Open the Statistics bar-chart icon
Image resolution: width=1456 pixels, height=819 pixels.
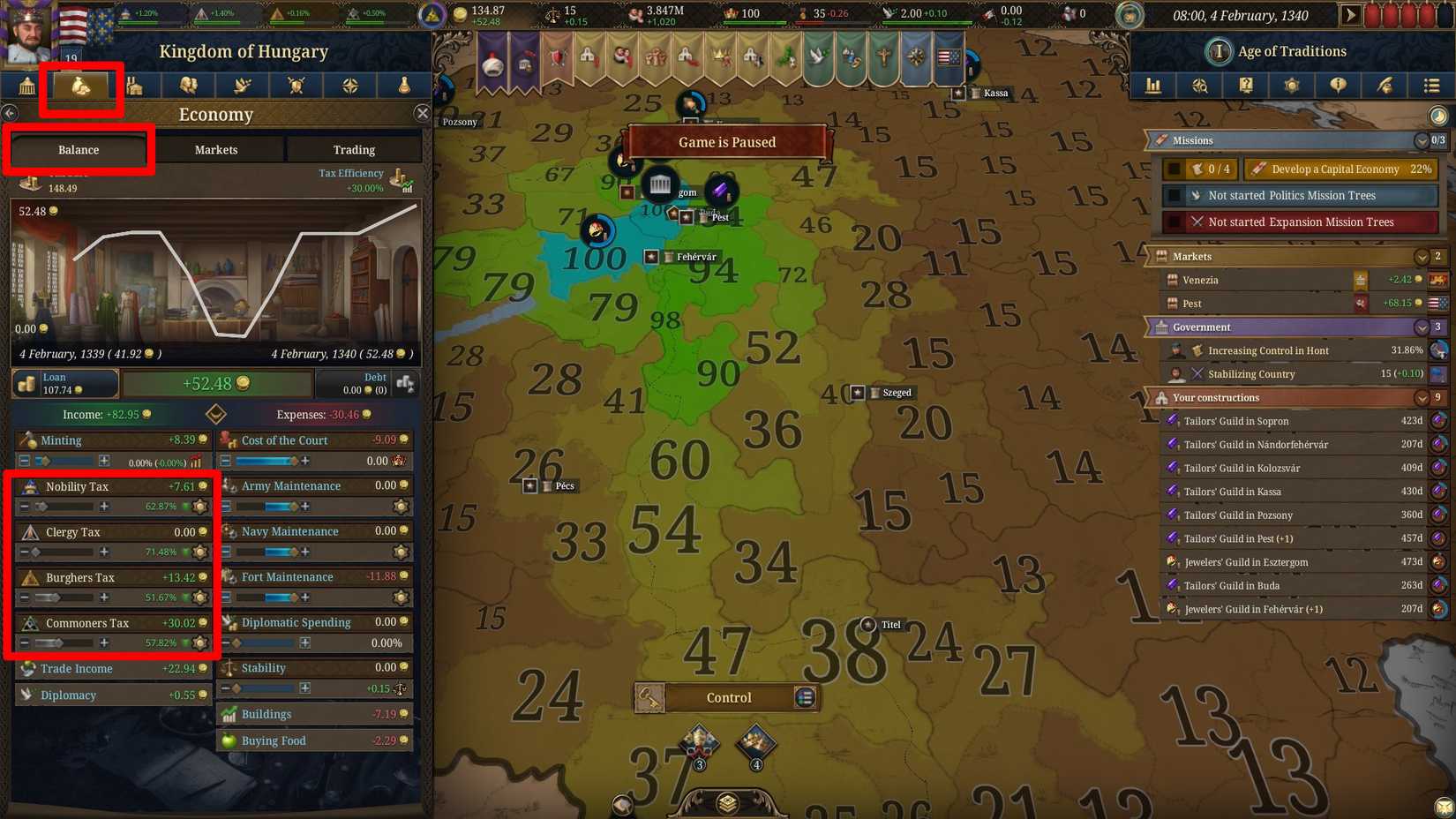(x=1153, y=86)
